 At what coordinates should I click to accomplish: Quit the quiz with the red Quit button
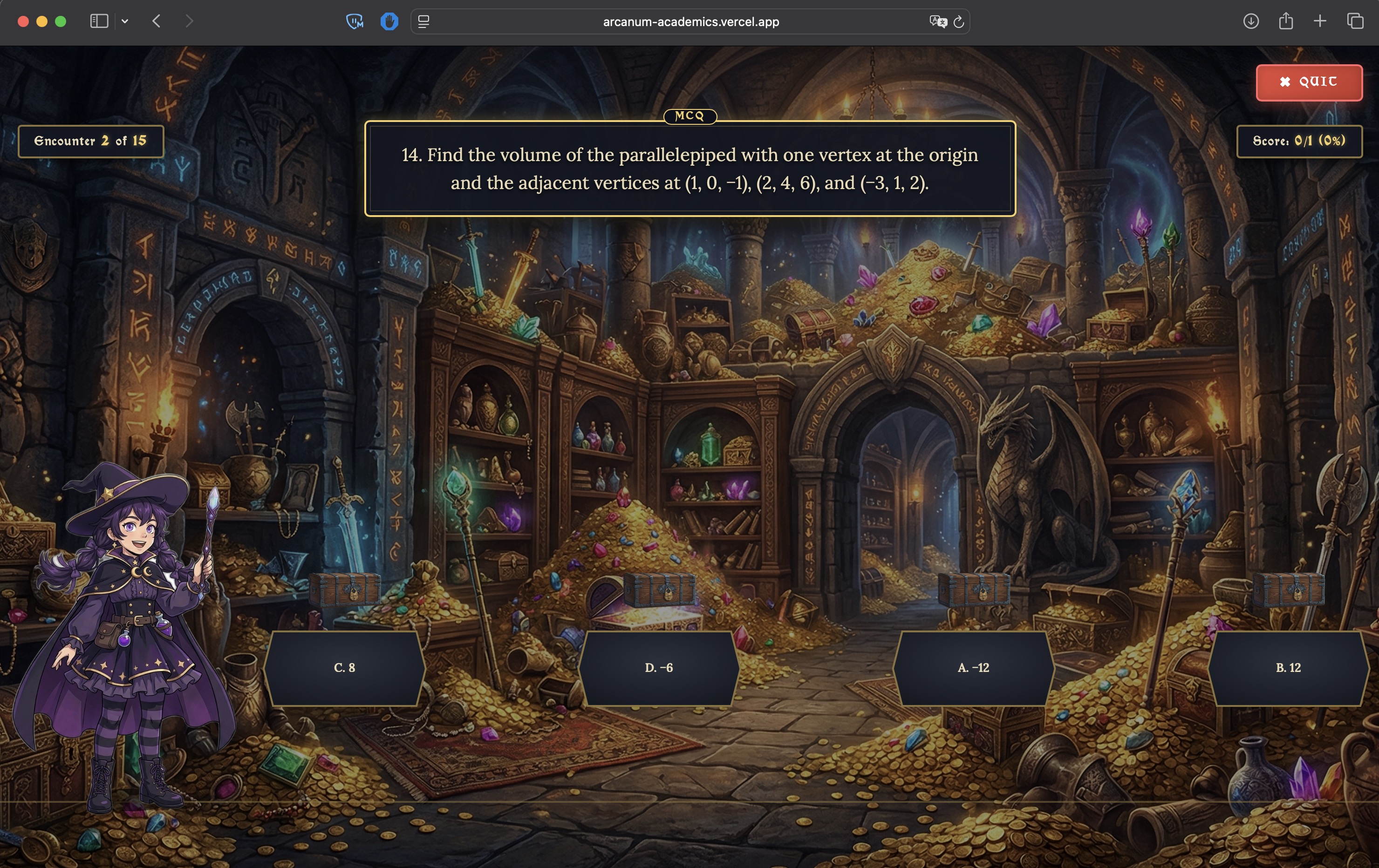tap(1309, 82)
